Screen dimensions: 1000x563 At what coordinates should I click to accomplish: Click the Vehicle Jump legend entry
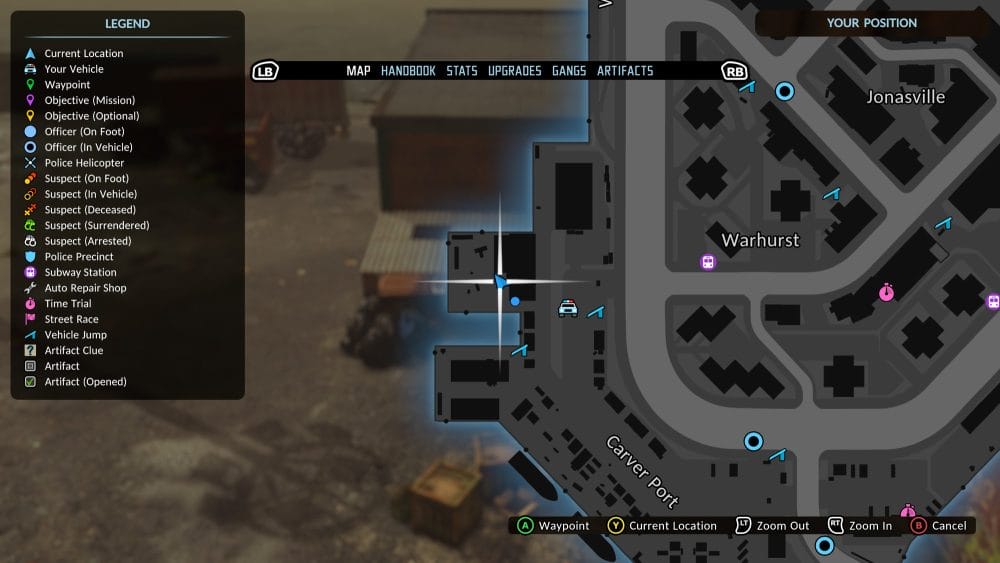[x=75, y=335]
